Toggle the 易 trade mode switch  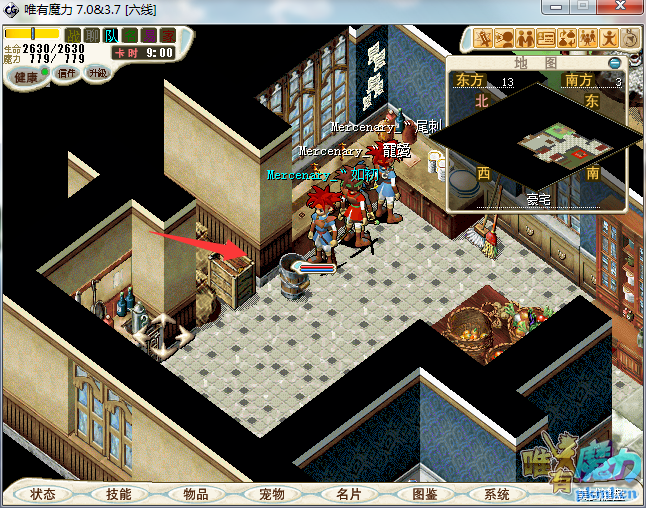pyautogui.click(x=149, y=36)
